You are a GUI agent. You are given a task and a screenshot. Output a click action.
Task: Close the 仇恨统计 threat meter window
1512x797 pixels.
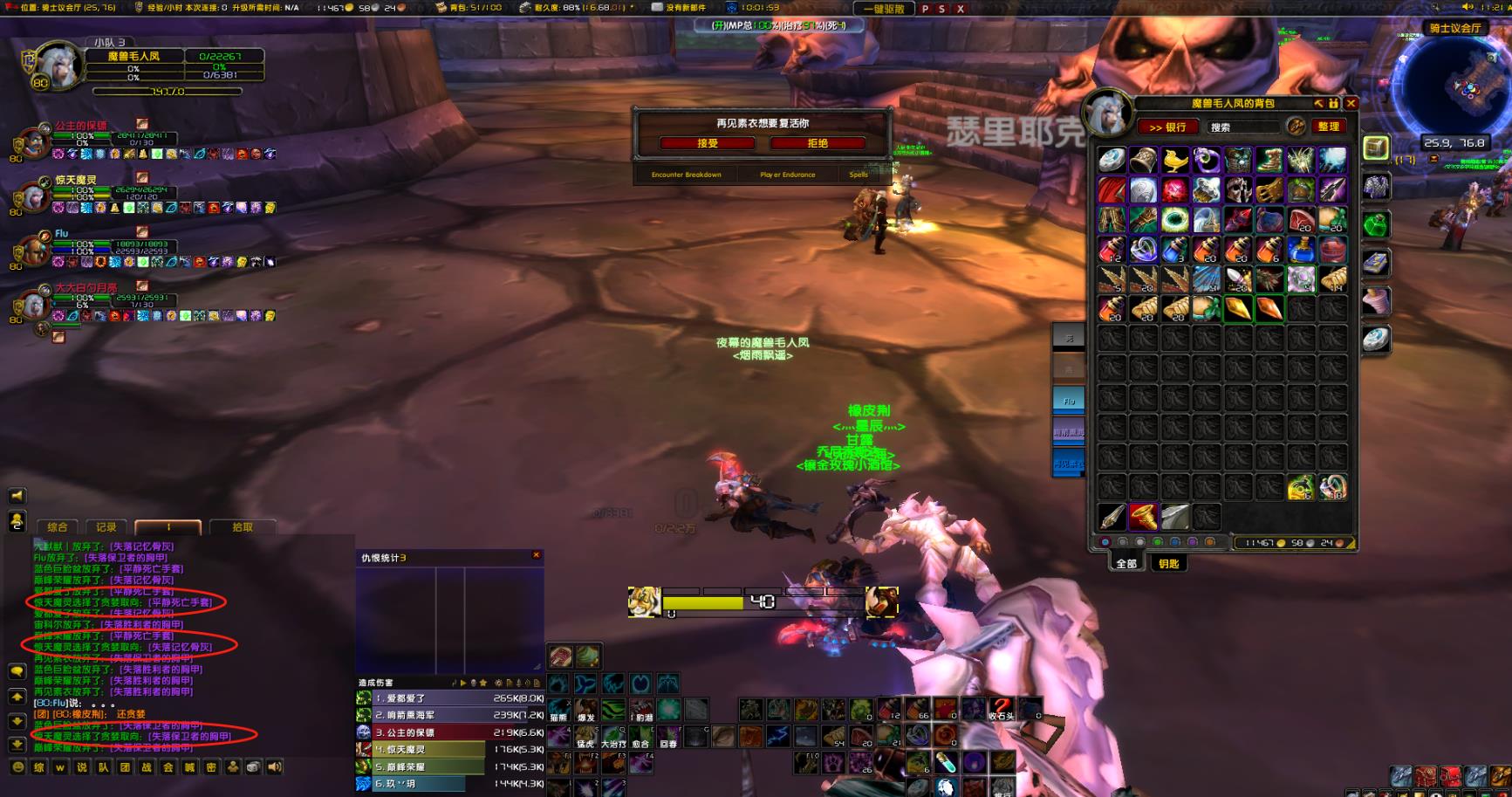pyautogui.click(x=537, y=555)
